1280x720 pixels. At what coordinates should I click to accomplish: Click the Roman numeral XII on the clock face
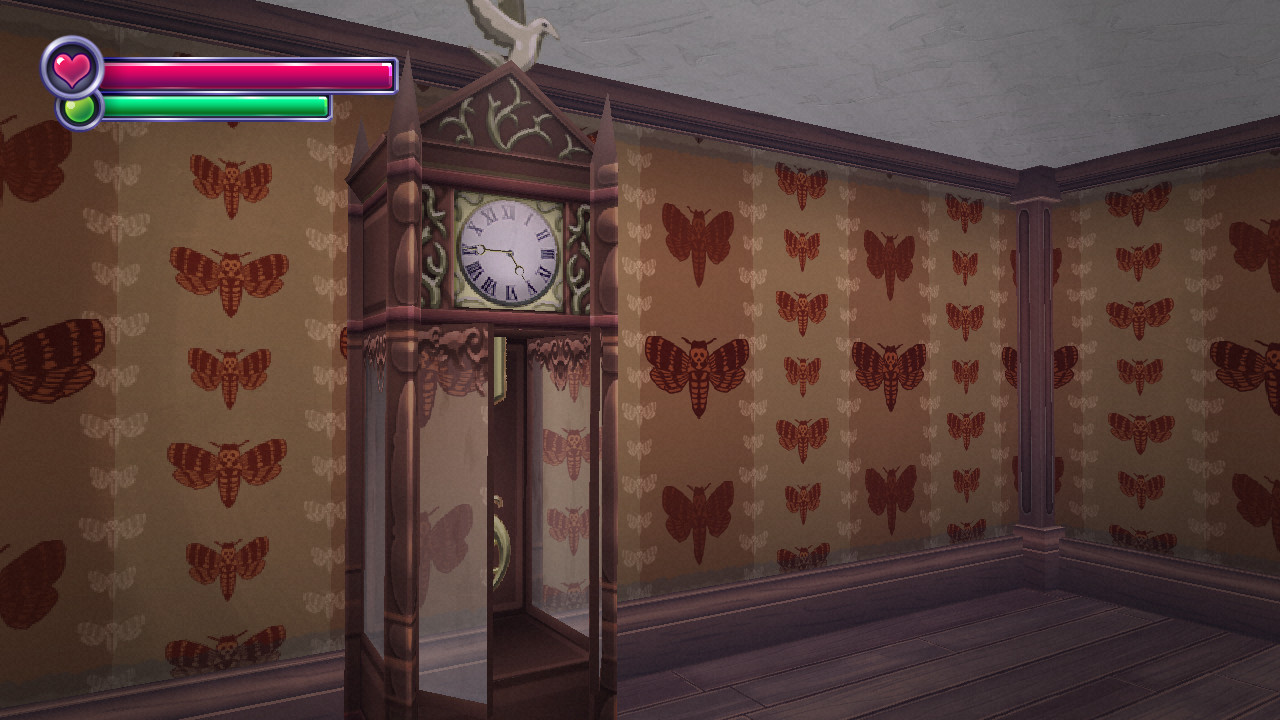point(508,213)
